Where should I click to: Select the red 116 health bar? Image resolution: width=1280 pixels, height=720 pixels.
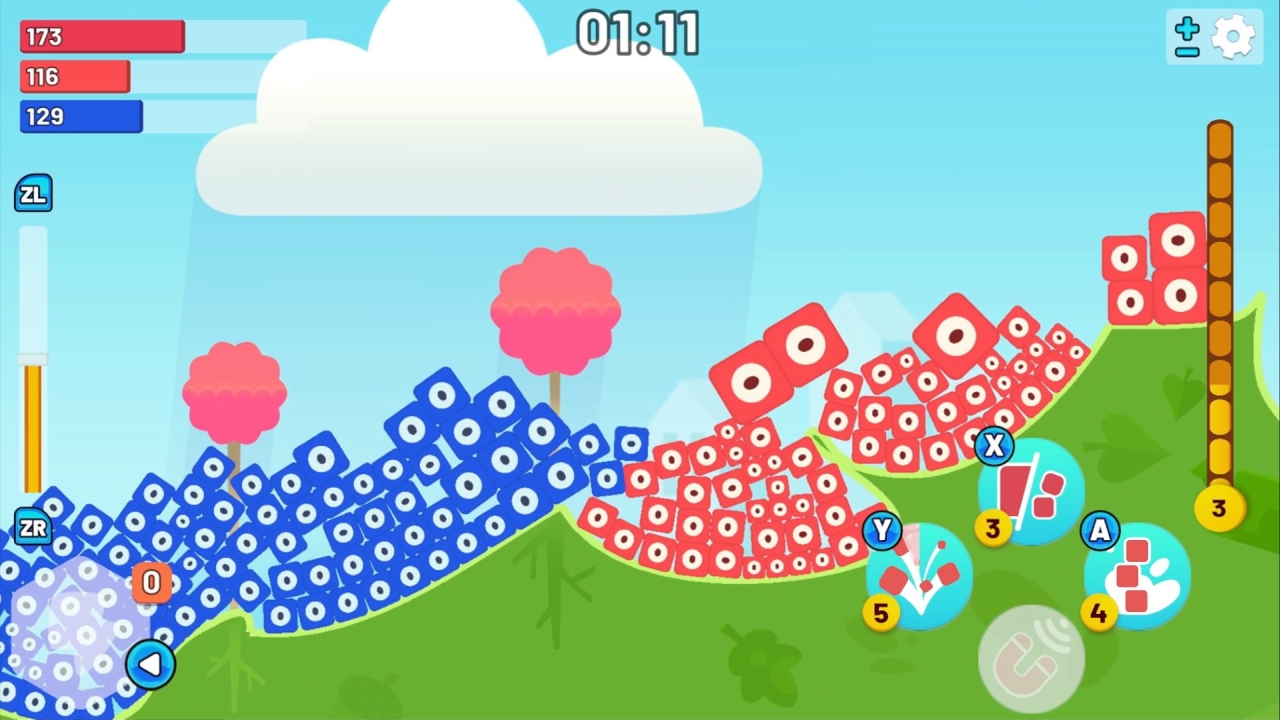point(73,76)
